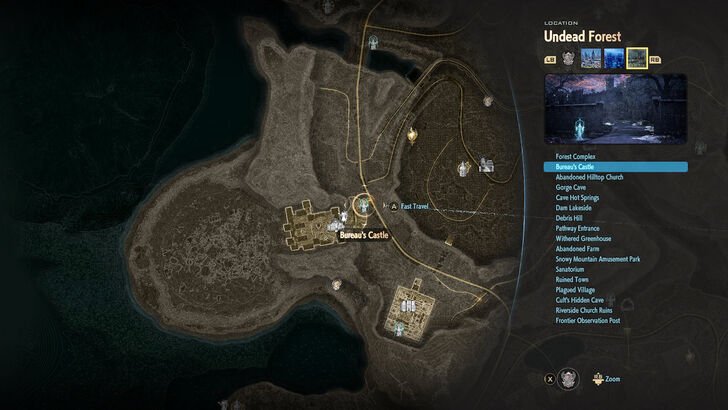Open Withered Greenhouse from the list
The image size is (728, 410).
click(583, 238)
